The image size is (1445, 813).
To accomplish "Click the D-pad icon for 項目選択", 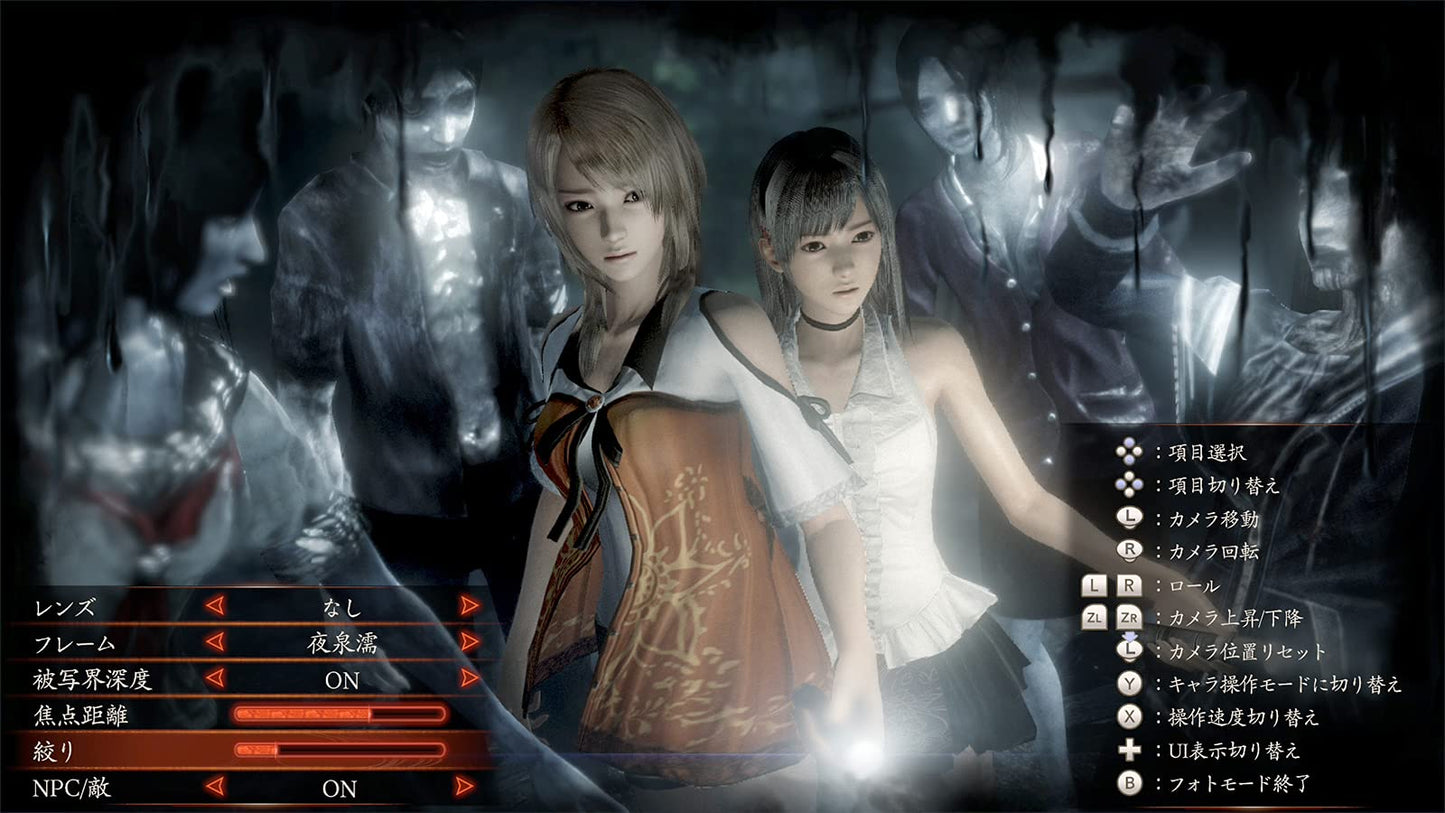I will click(x=1129, y=452).
